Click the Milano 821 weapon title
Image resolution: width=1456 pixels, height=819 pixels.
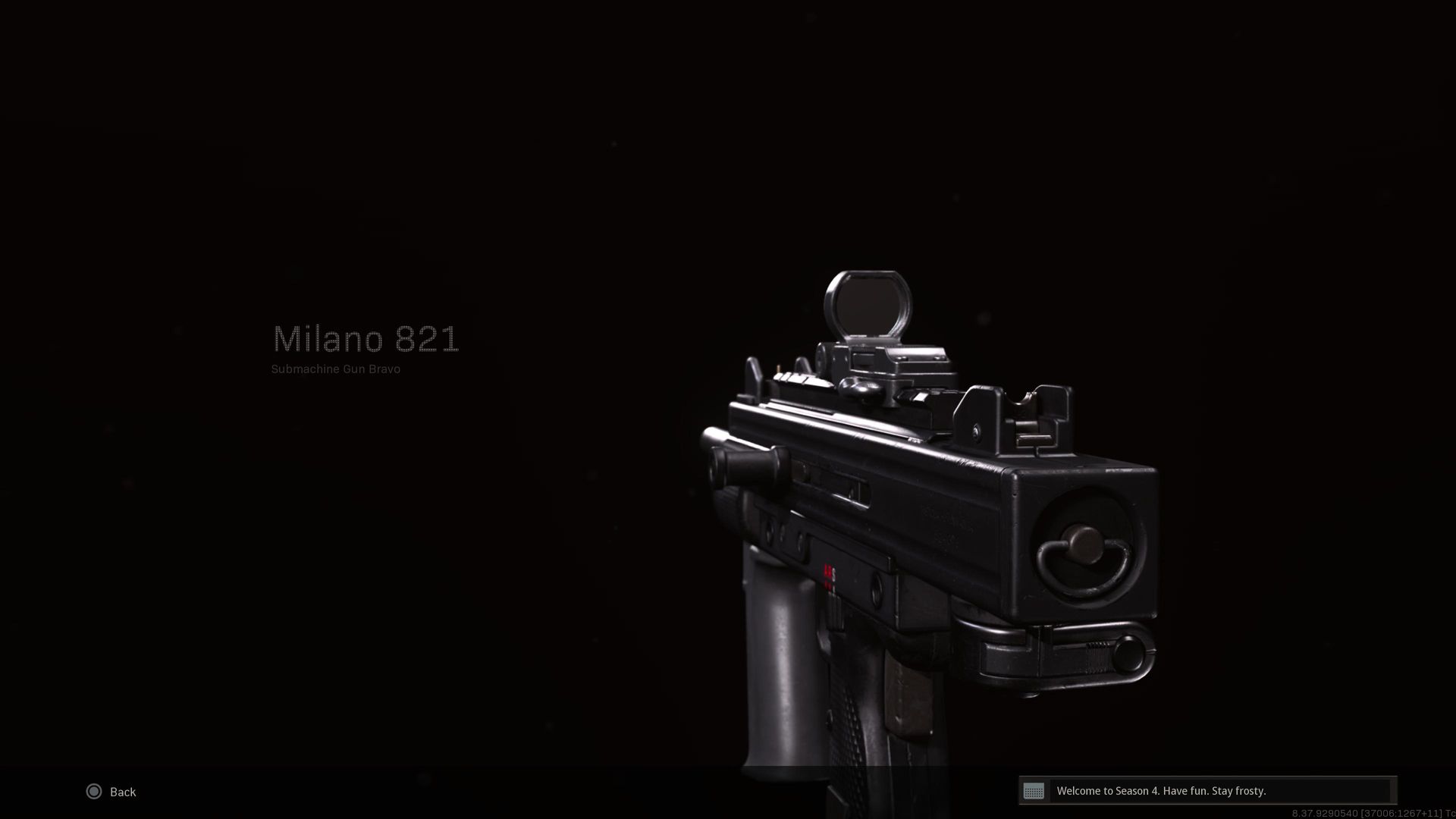366,340
